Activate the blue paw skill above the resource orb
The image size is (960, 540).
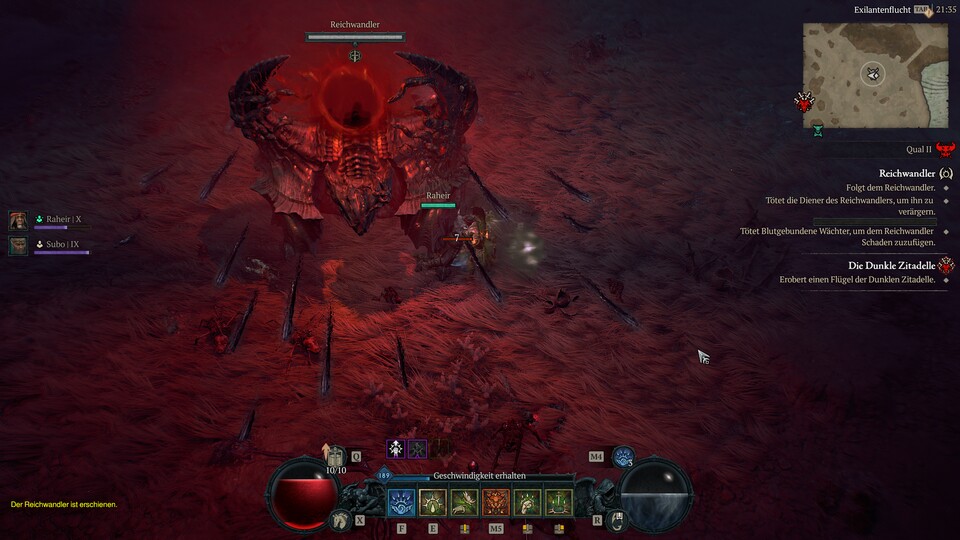coord(623,457)
